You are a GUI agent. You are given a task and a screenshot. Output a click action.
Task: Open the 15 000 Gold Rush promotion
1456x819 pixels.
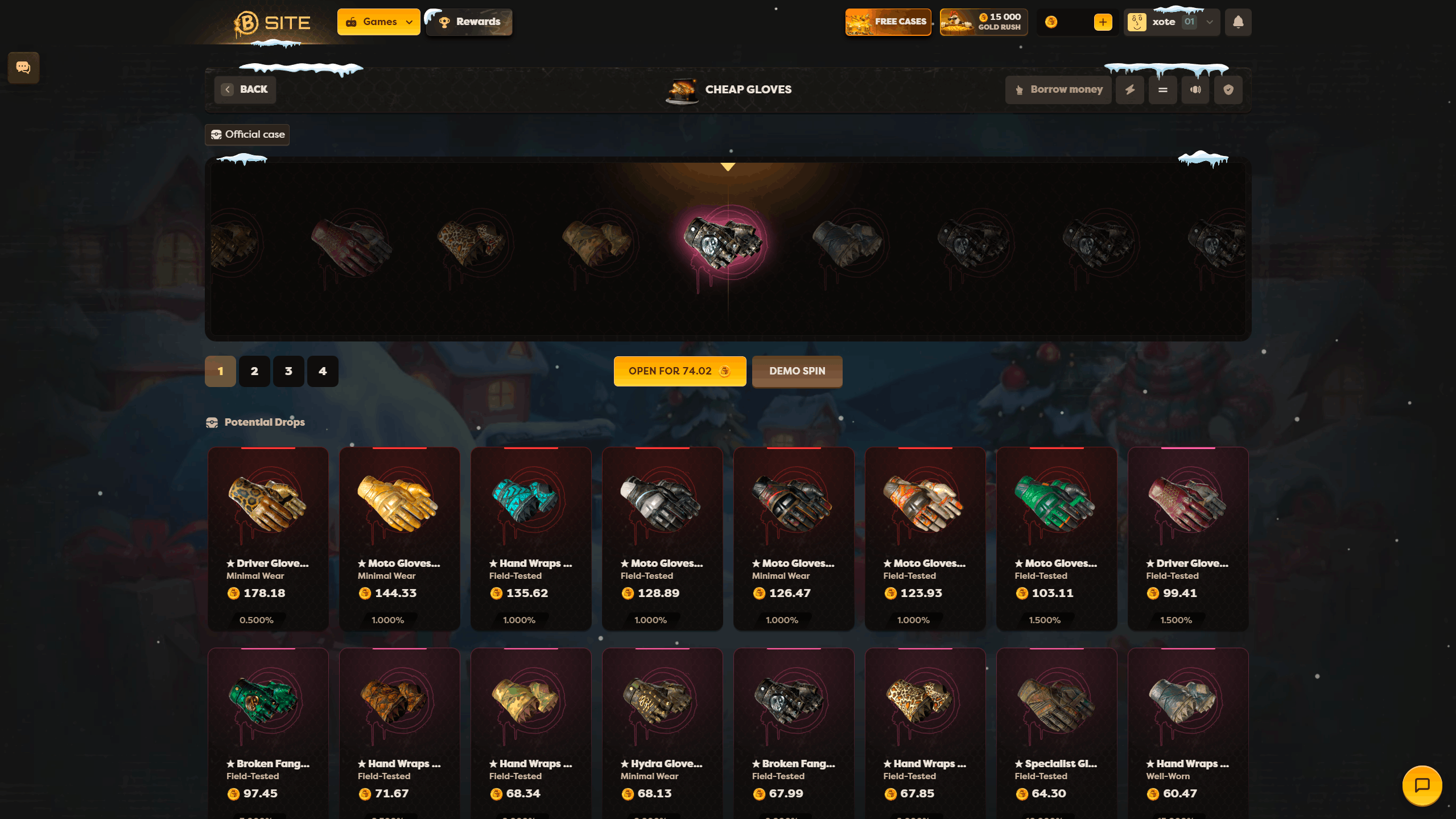click(x=983, y=22)
